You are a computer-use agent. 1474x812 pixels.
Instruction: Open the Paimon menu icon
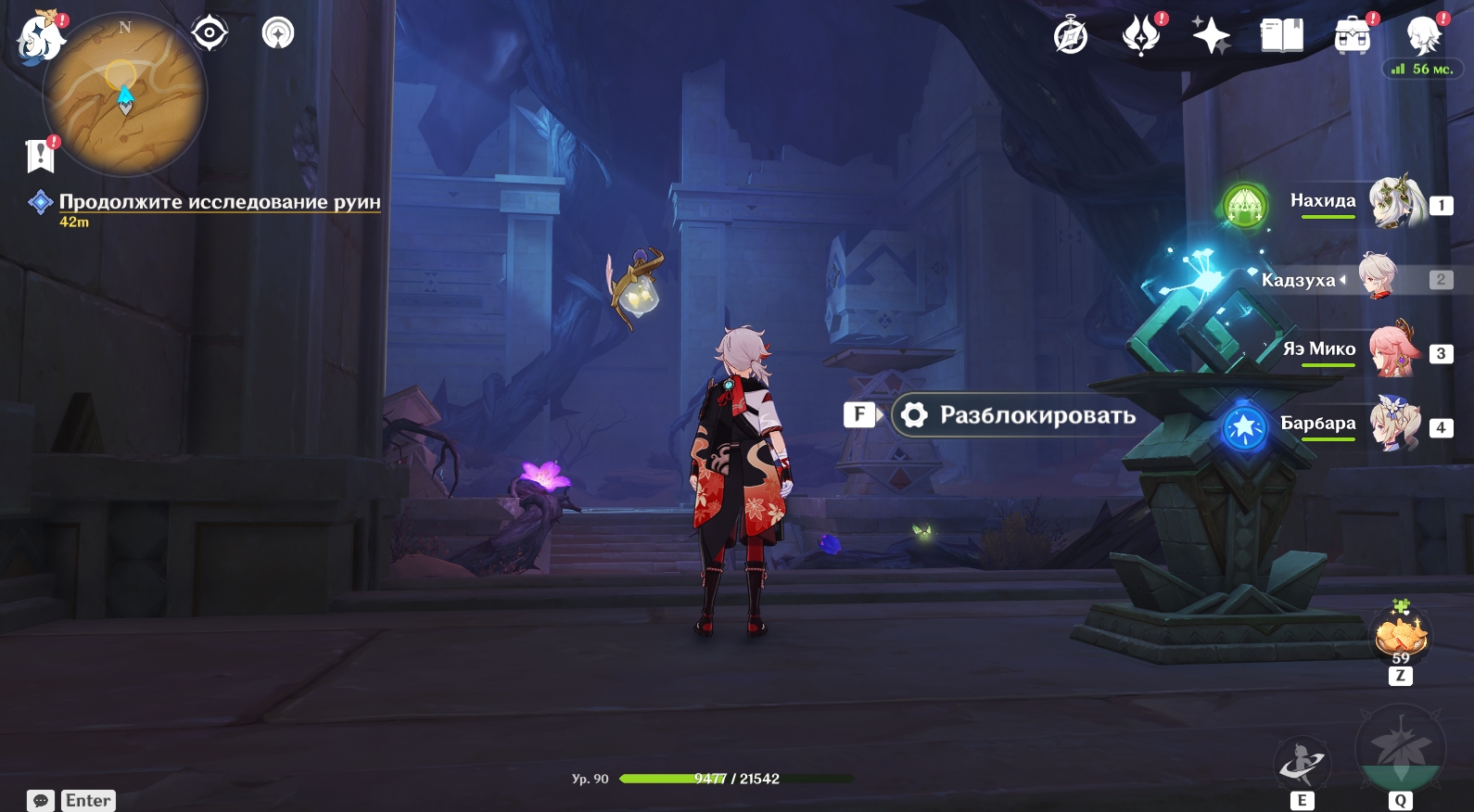pos(39,39)
